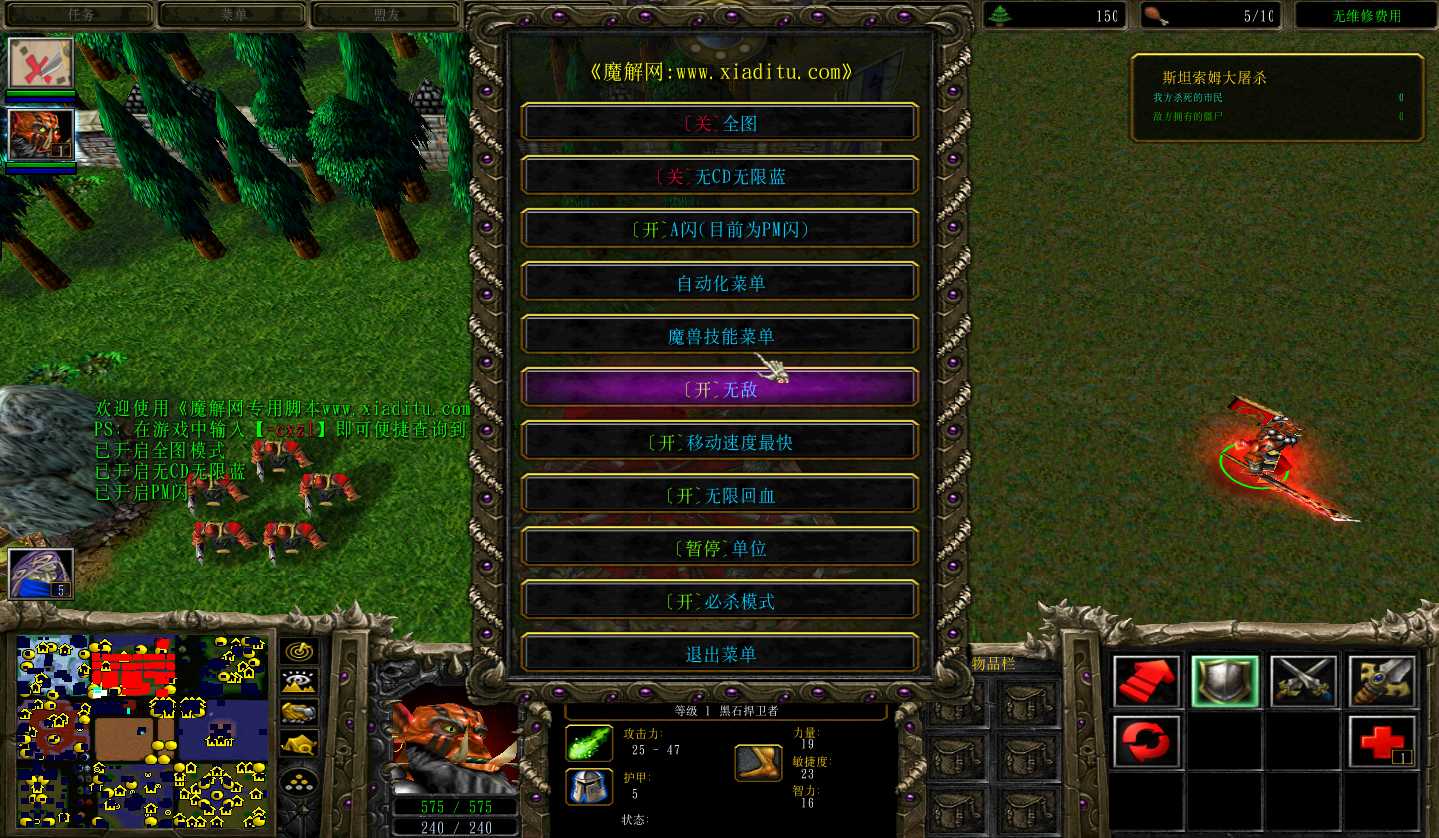Select the Attack command (crossed swords icon)
The width and height of the screenshot is (1439, 838).
1303,680
